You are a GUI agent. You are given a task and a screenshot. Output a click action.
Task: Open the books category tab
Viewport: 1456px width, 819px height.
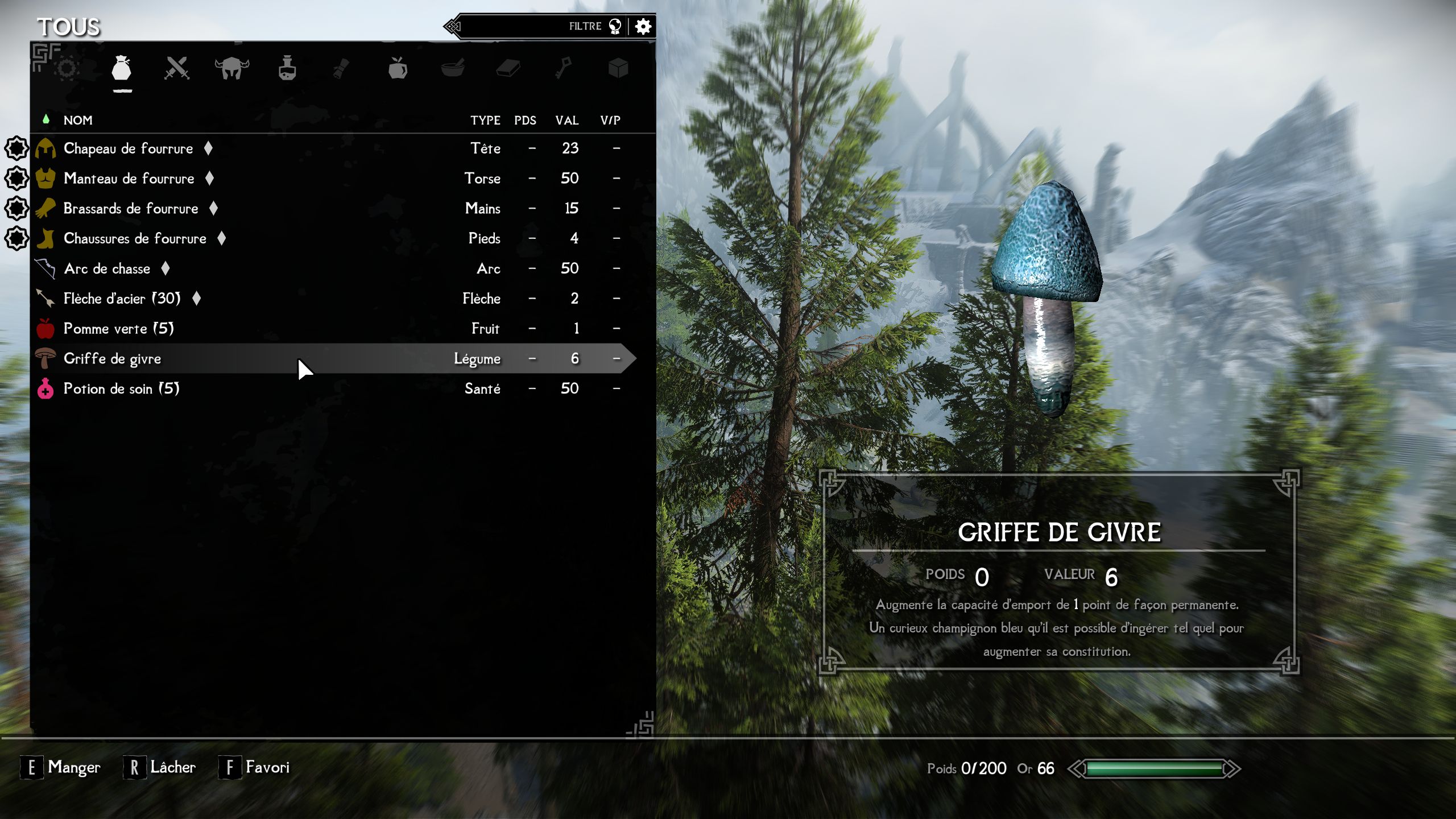click(508, 69)
